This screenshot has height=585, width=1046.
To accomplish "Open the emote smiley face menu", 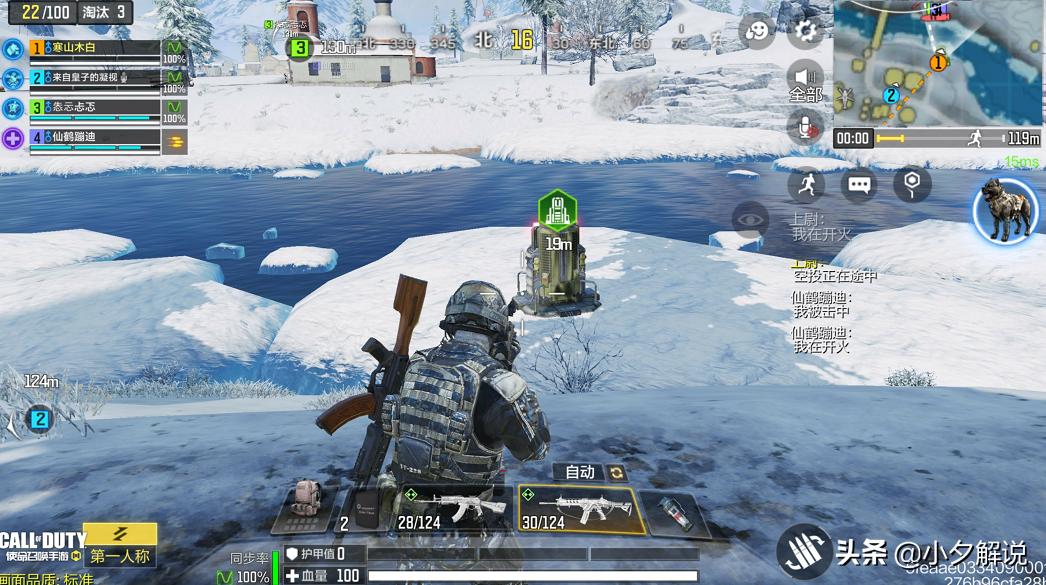I will (x=757, y=32).
